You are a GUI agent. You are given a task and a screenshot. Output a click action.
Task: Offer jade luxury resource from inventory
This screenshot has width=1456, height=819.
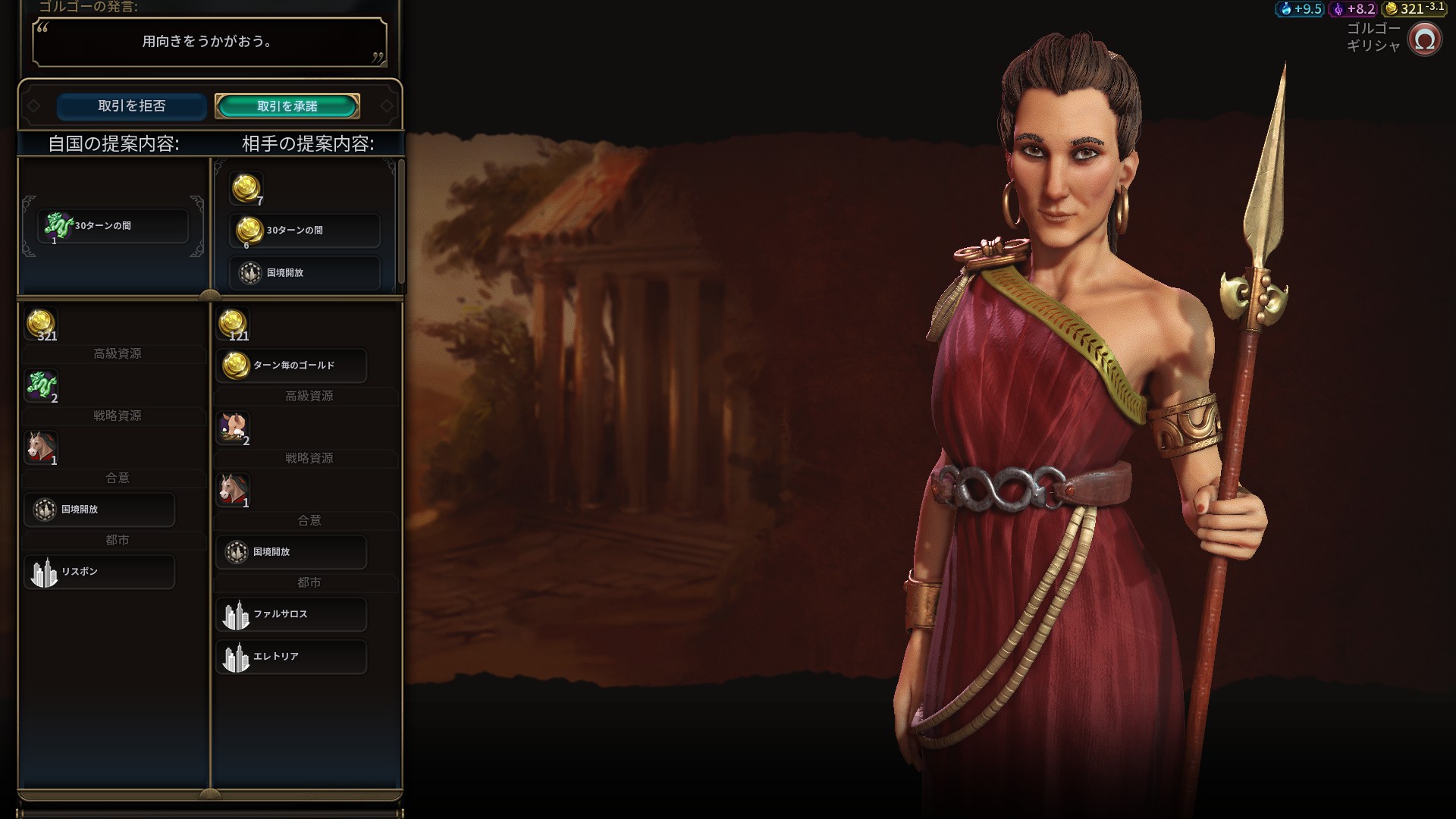[x=41, y=386]
